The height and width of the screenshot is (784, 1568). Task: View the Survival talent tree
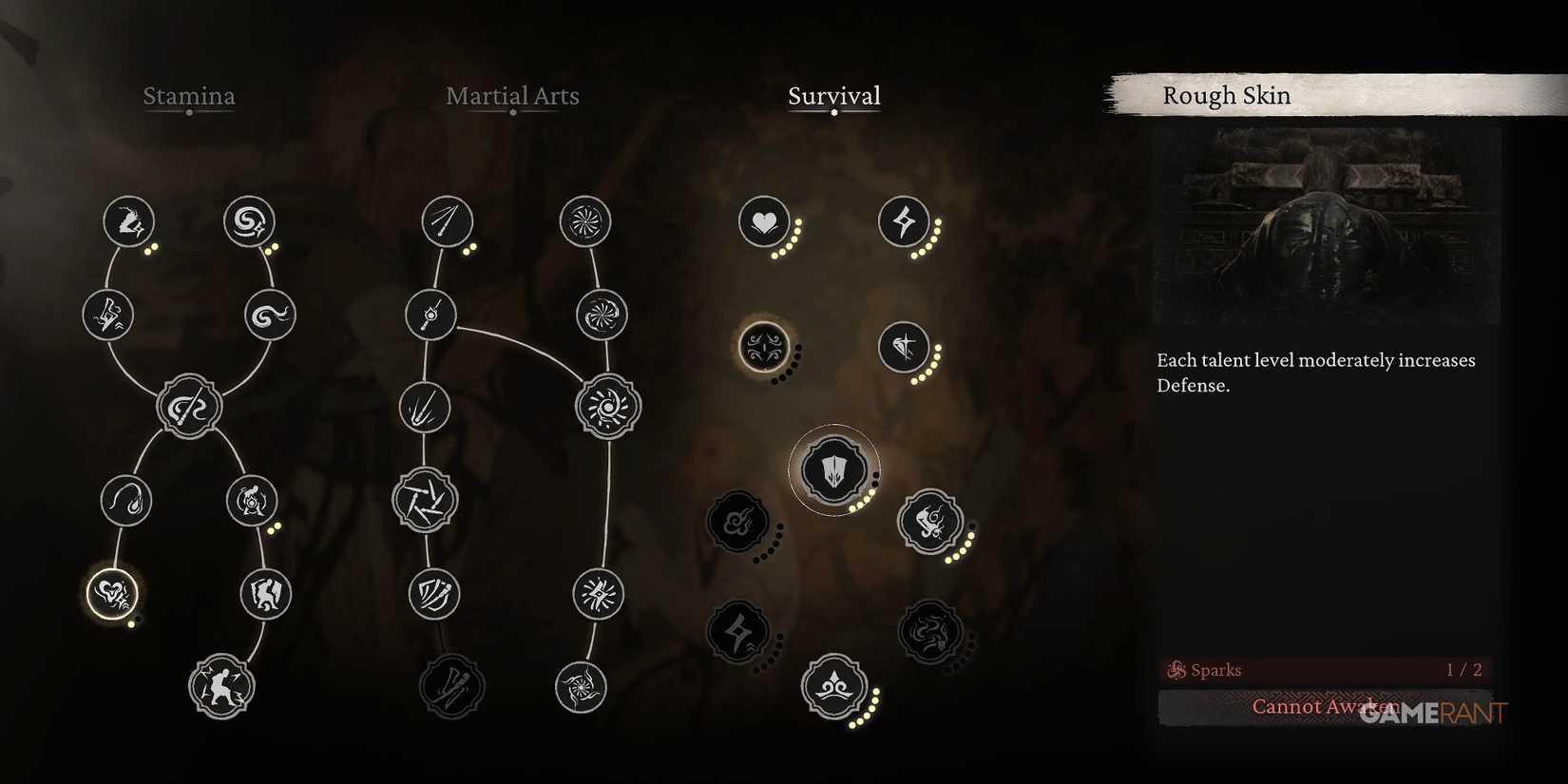tap(833, 96)
